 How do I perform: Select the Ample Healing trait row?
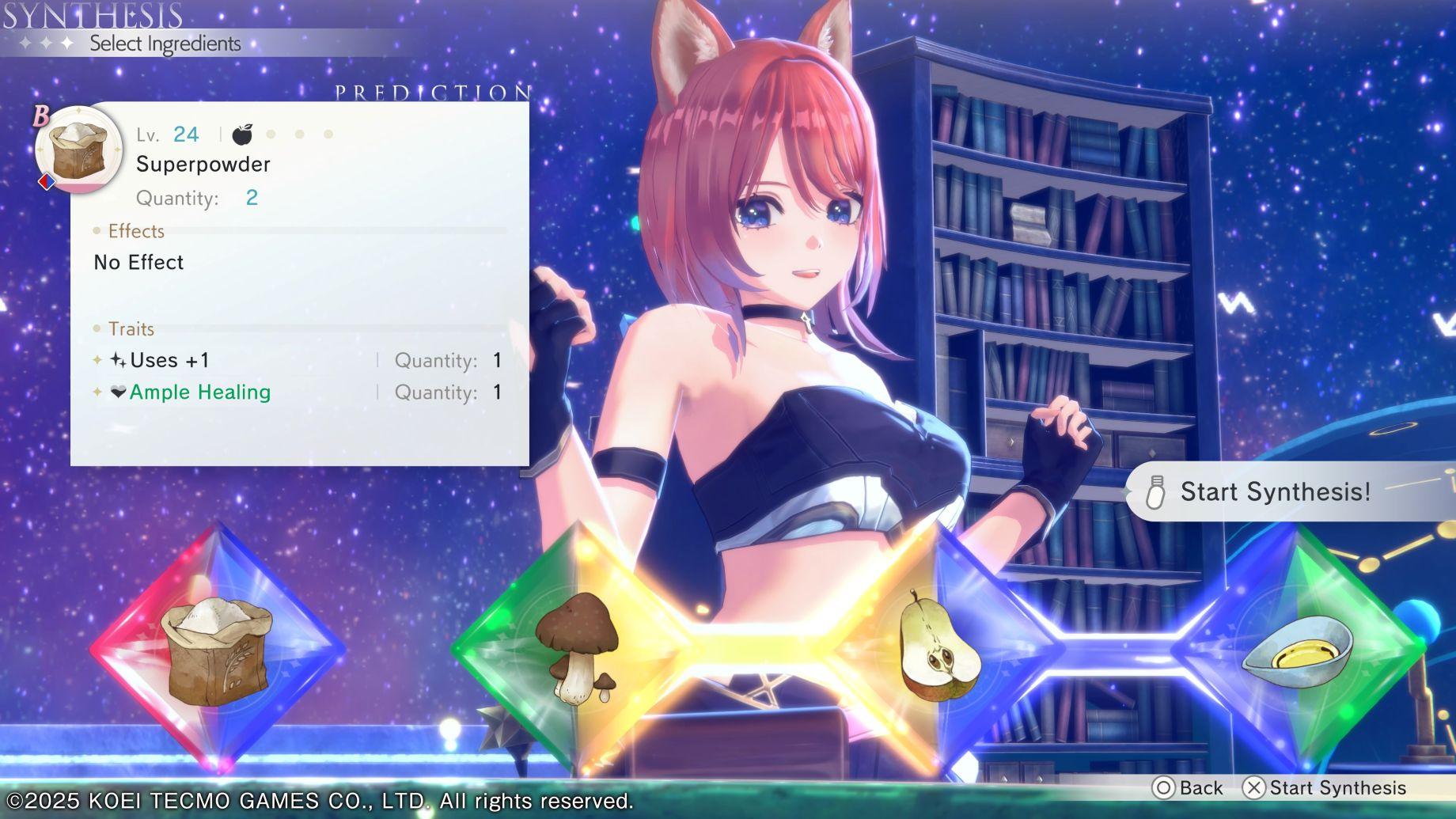coord(298,392)
